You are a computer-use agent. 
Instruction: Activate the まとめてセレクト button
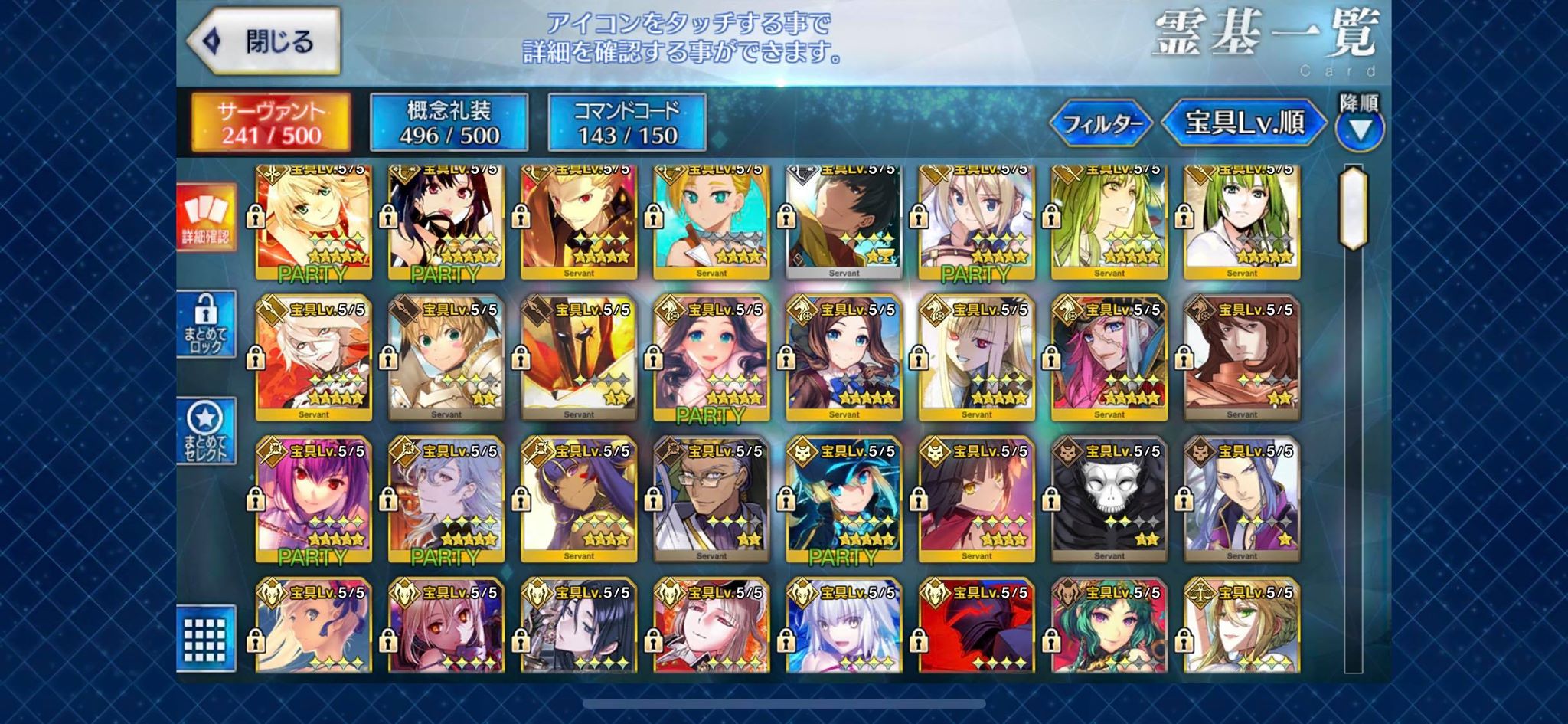[x=206, y=431]
